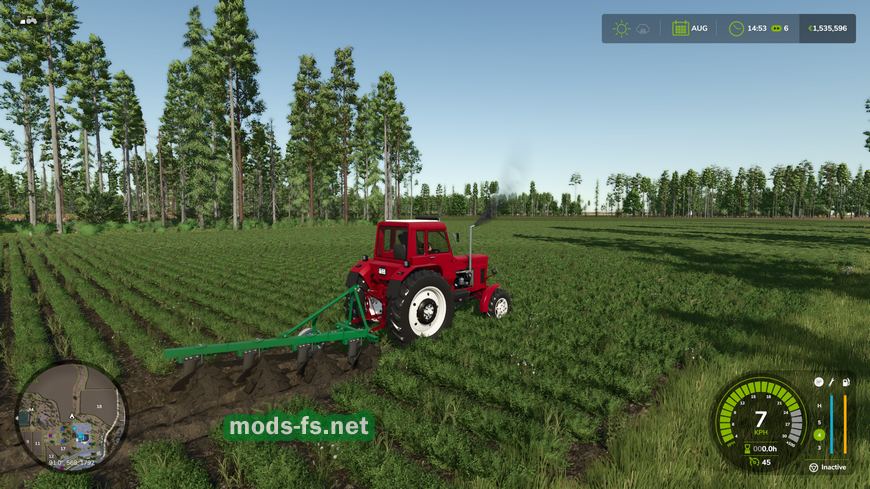Select the highlighted gear 4 indicator
Viewport: 870px width, 489px height.
(819, 434)
